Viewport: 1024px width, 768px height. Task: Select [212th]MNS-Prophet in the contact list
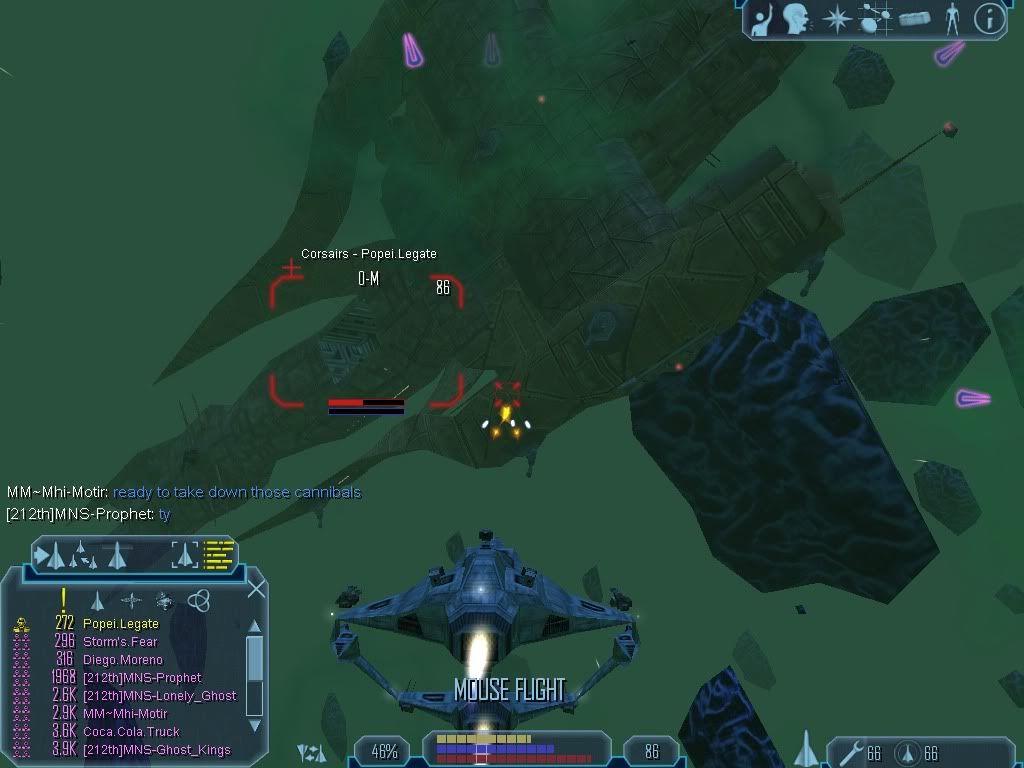pos(142,678)
